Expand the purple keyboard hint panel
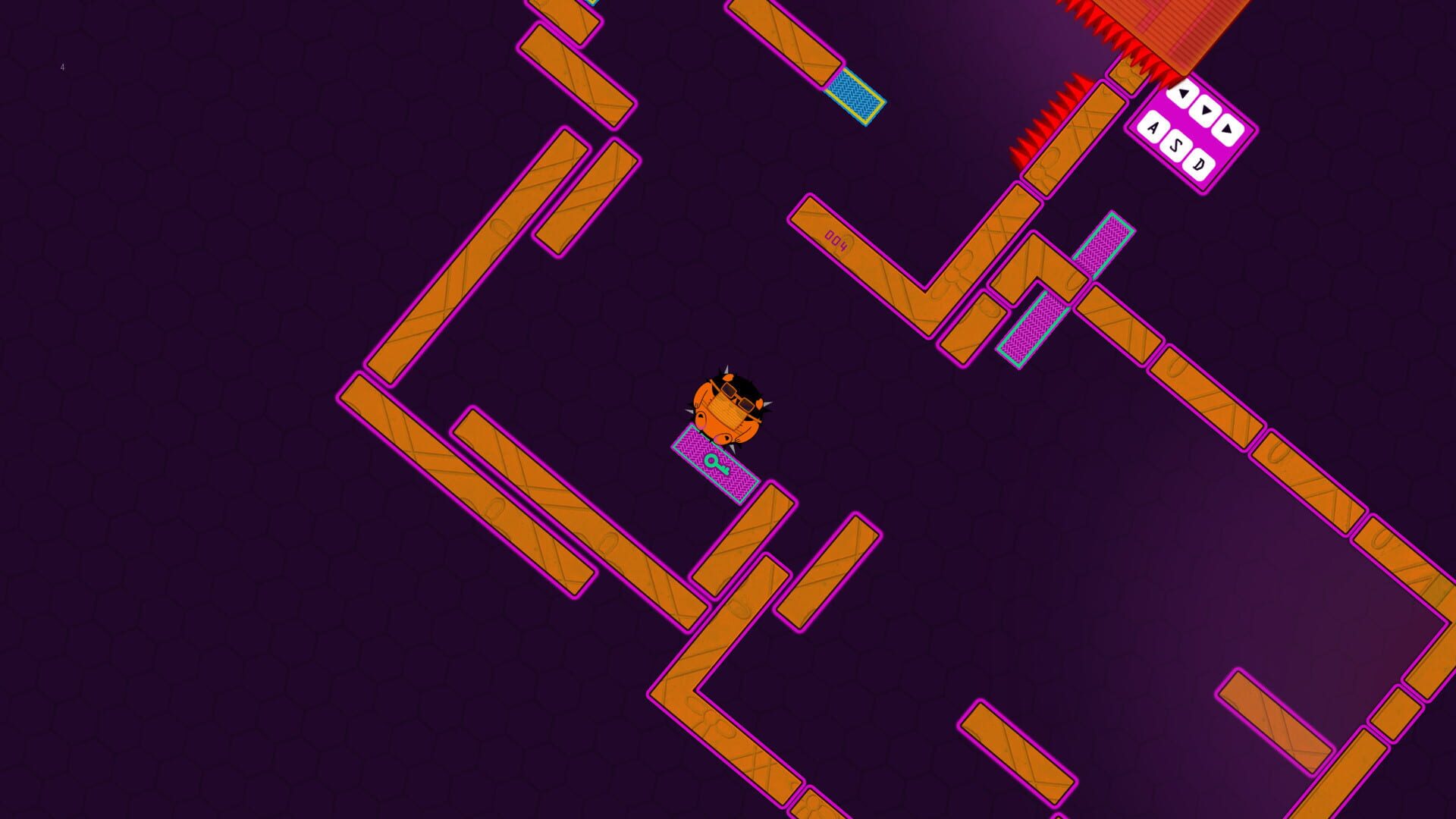Image resolution: width=1456 pixels, height=819 pixels. 1194,129
